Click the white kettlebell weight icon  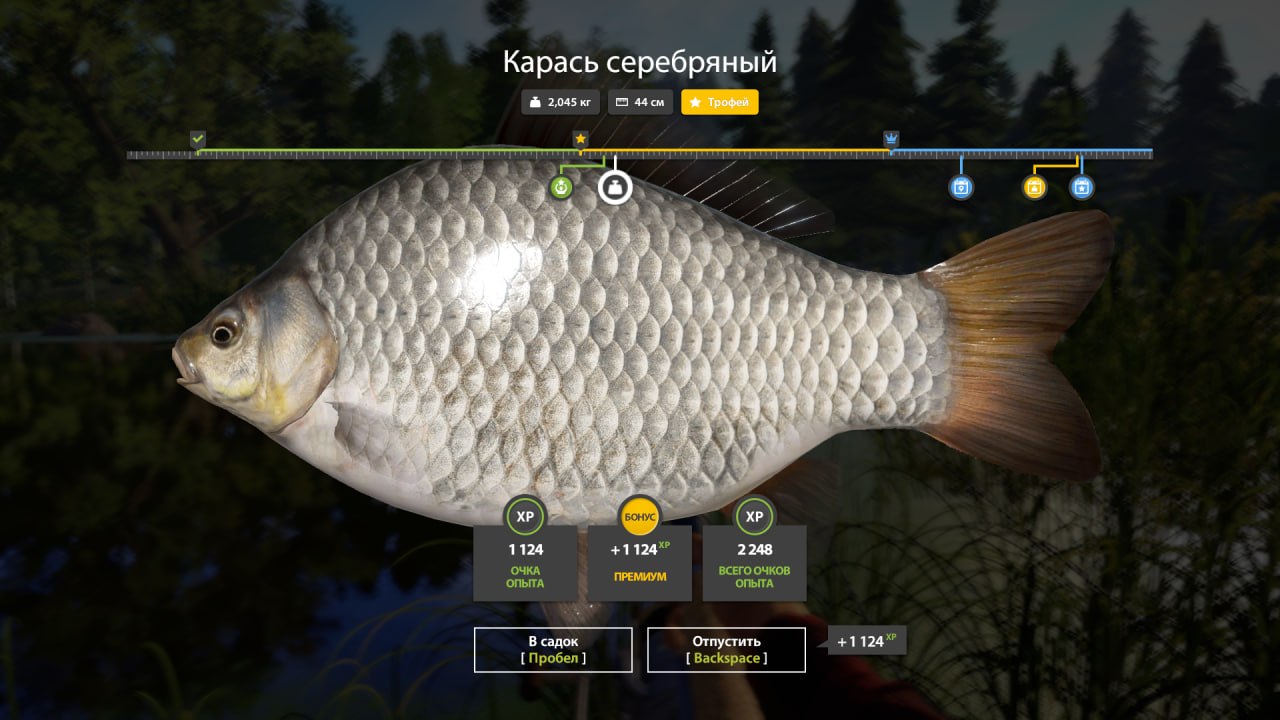coord(616,185)
